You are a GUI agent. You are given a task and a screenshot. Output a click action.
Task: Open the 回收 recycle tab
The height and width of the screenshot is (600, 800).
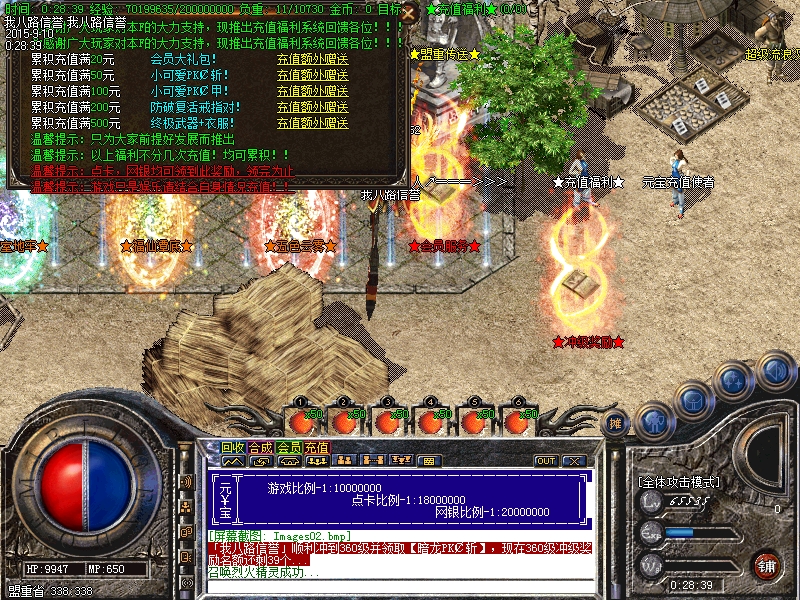pos(233,447)
